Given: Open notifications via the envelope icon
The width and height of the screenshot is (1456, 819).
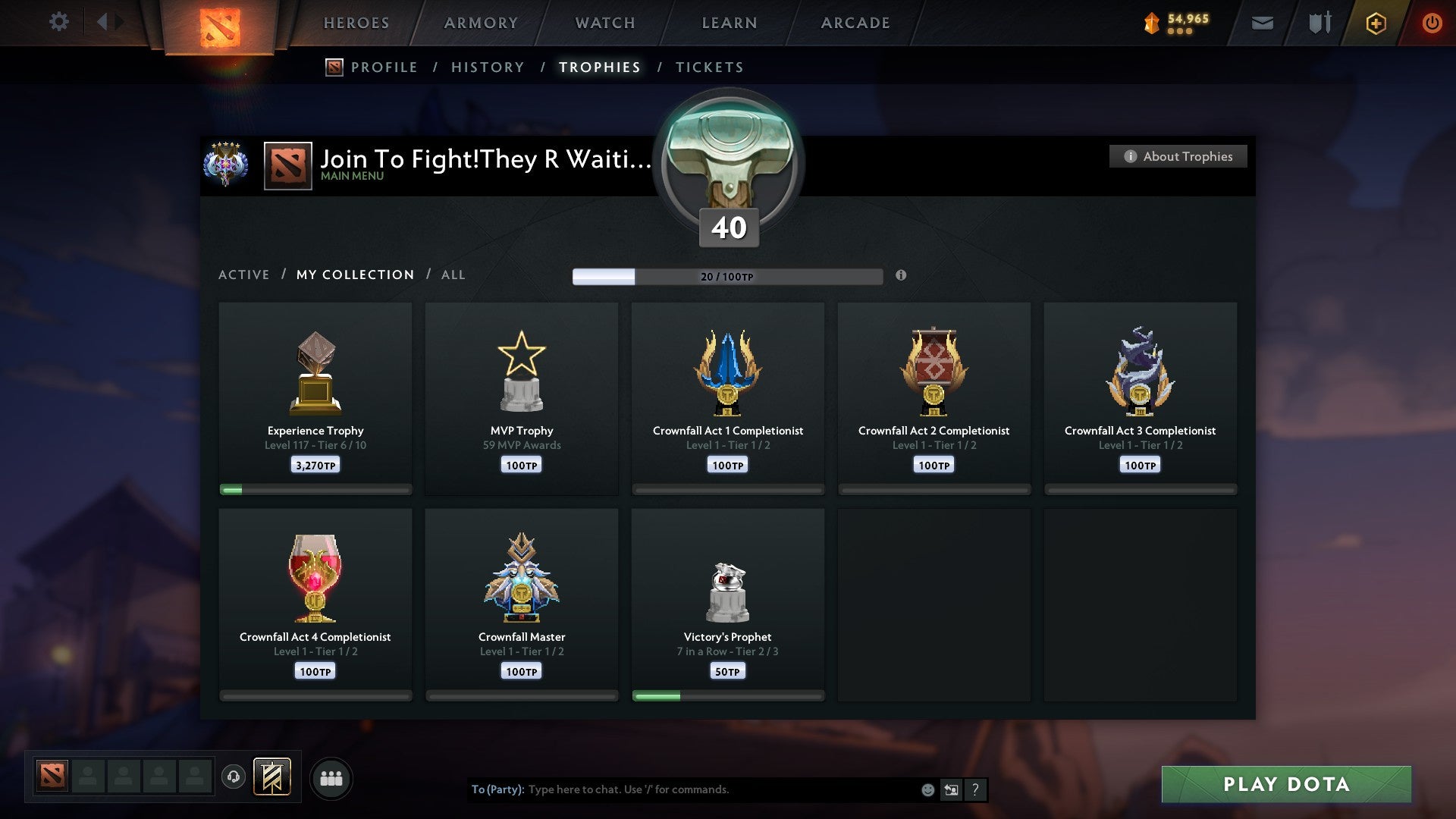Looking at the screenshot, I should [x=1263, y=23].
